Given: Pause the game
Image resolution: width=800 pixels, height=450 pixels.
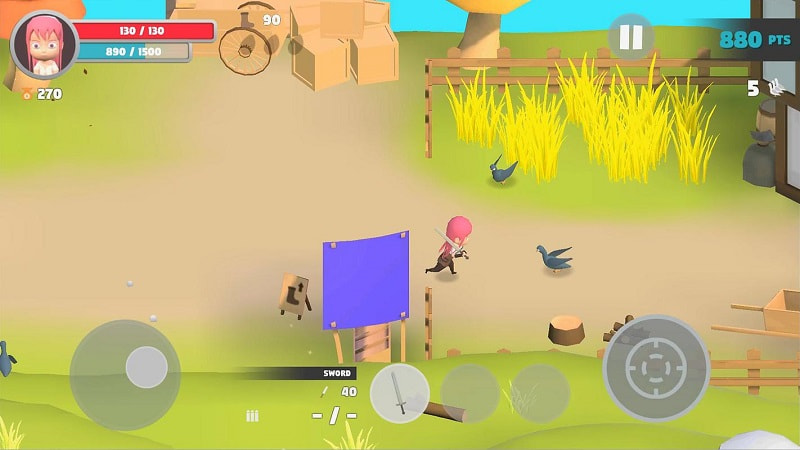Looking at the screenshot, I should coord(631,38).
